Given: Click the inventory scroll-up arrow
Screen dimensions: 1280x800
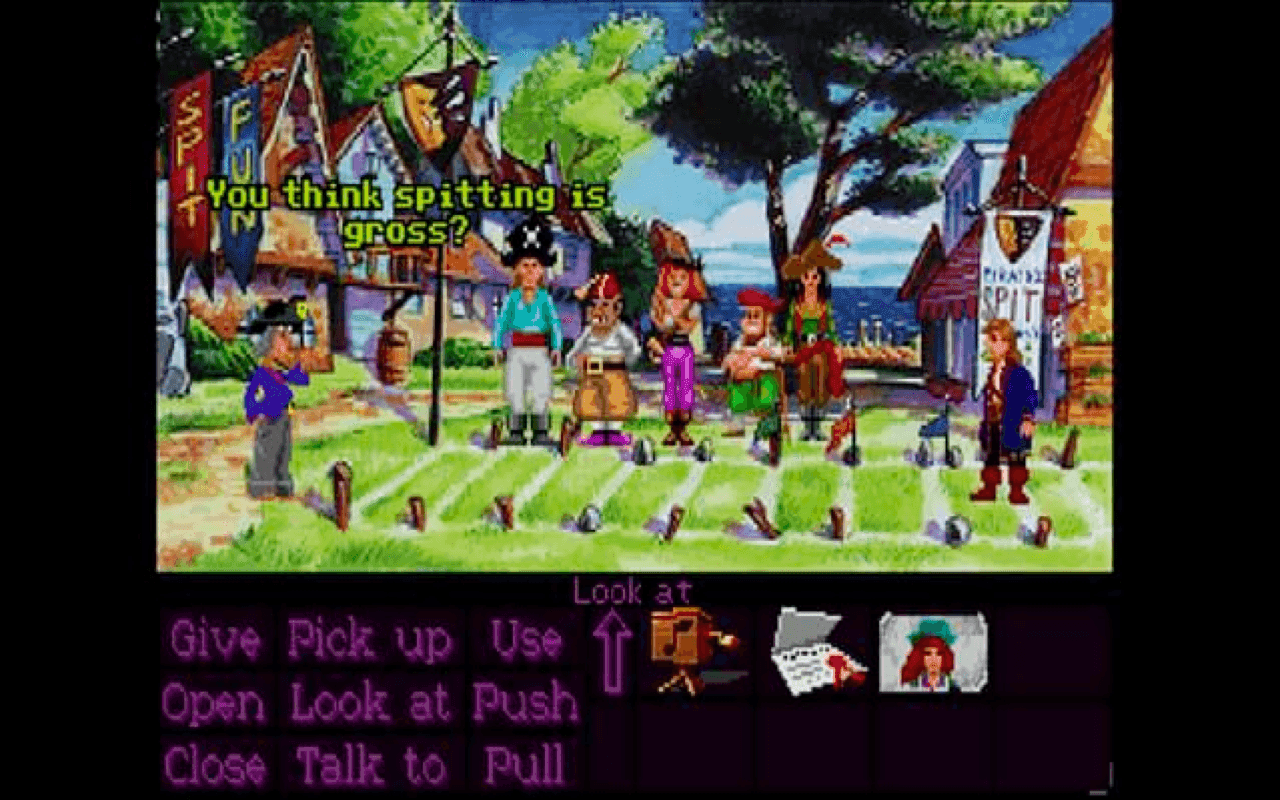Looking at the screenshot, I should (613, 650).
